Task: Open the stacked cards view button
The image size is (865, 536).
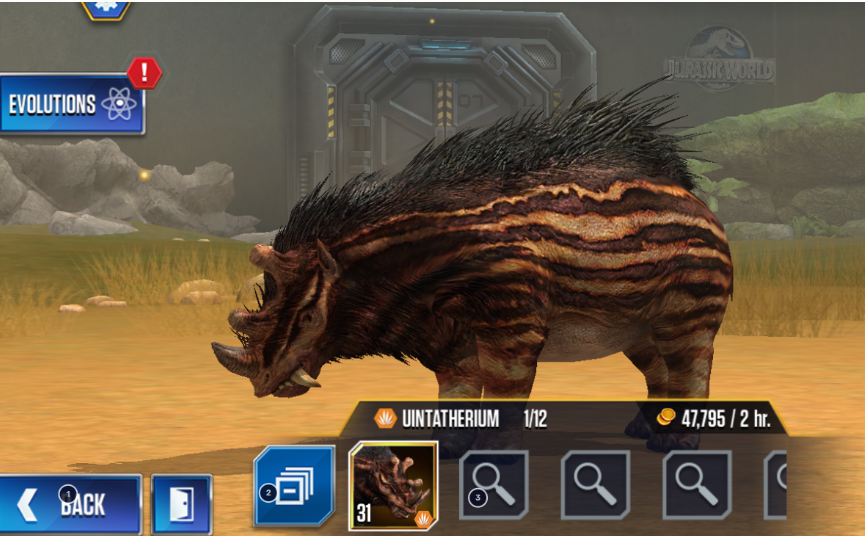Action: coord(294,486)
